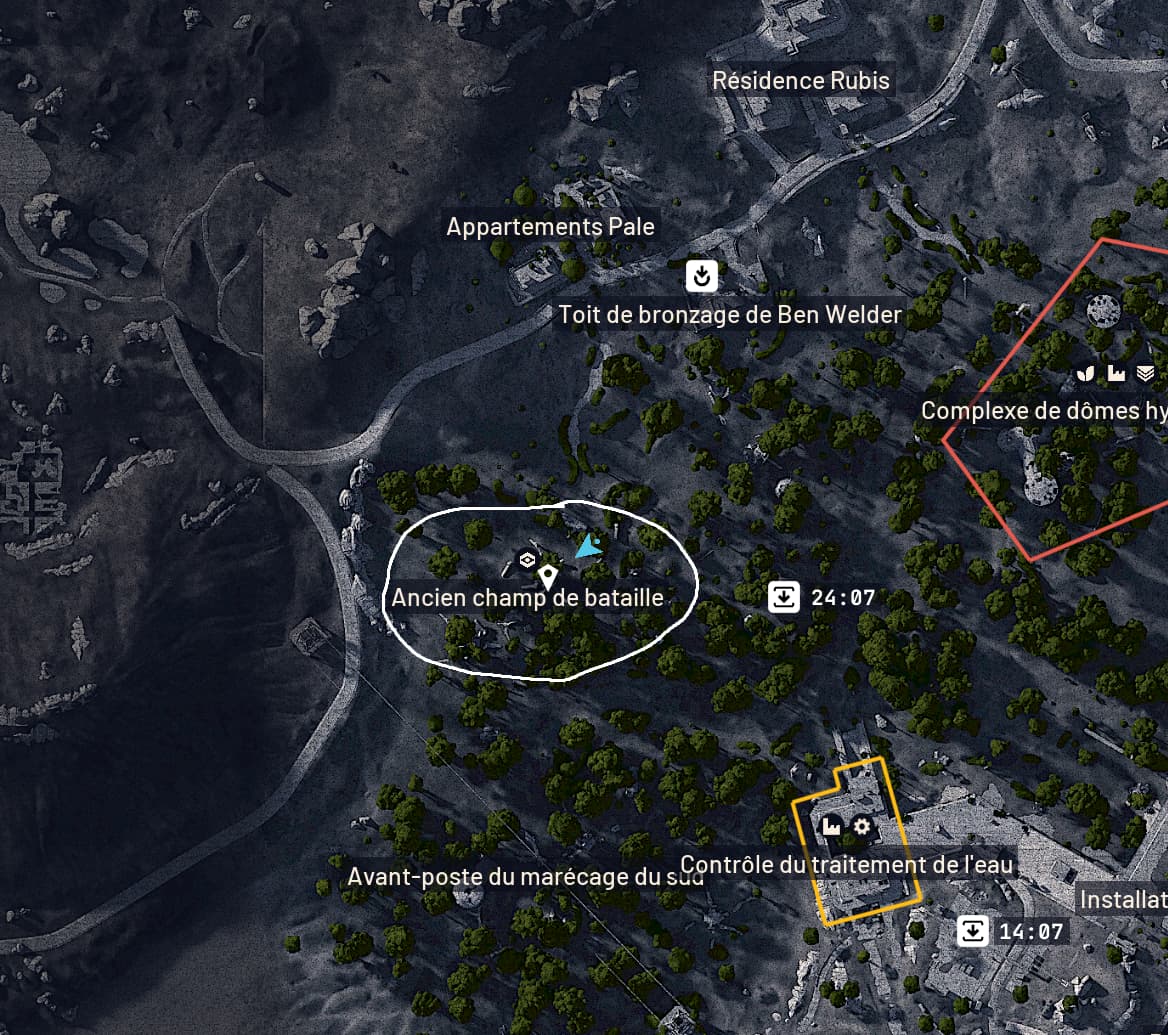The image size is (1168, 1035).
Task: Select the extraction icon with 14:07 timer
Action: coord(972,932)
